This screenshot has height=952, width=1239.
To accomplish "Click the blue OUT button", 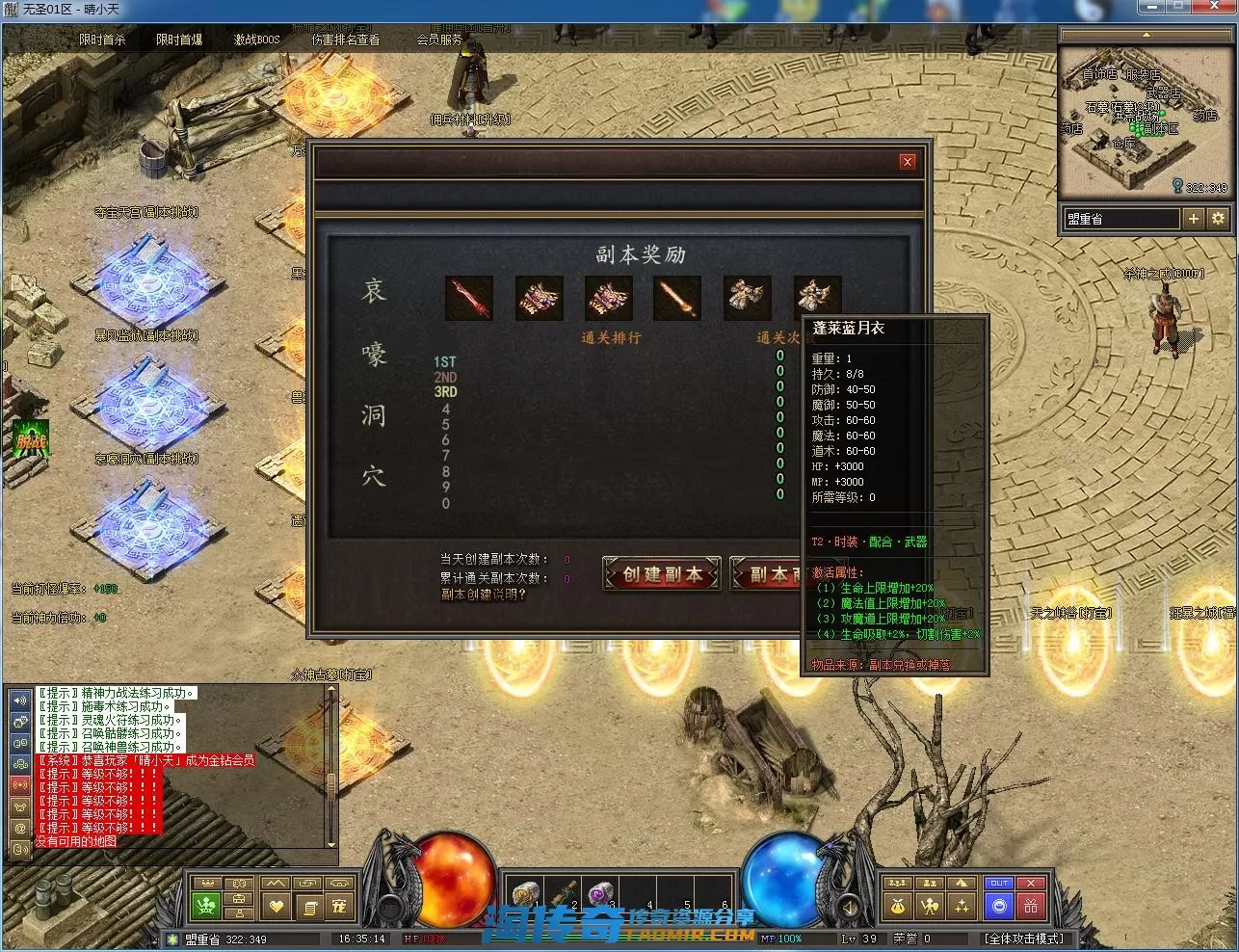I will [999, 884].
